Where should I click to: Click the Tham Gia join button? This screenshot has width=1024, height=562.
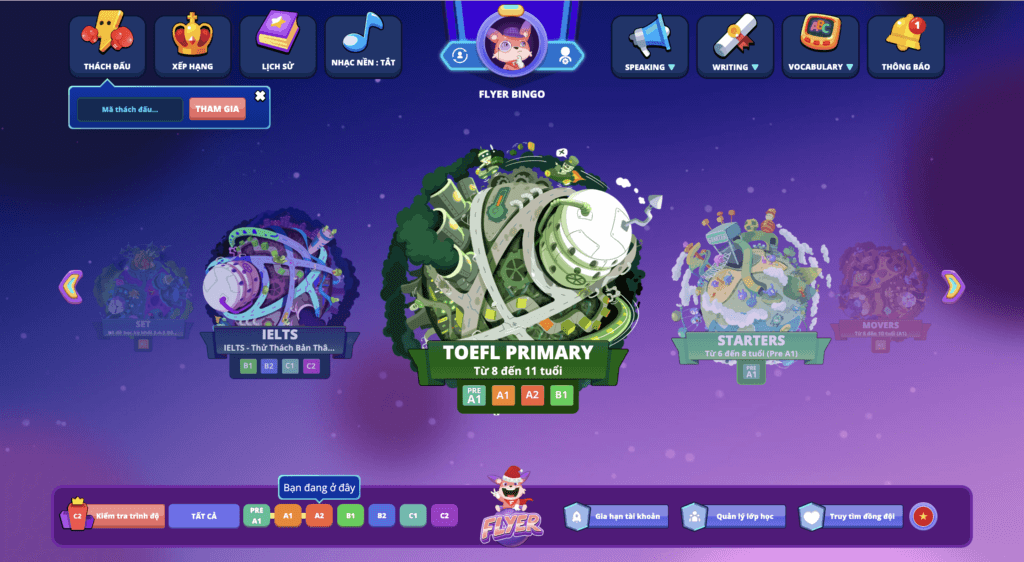click(x=217, y=109)
